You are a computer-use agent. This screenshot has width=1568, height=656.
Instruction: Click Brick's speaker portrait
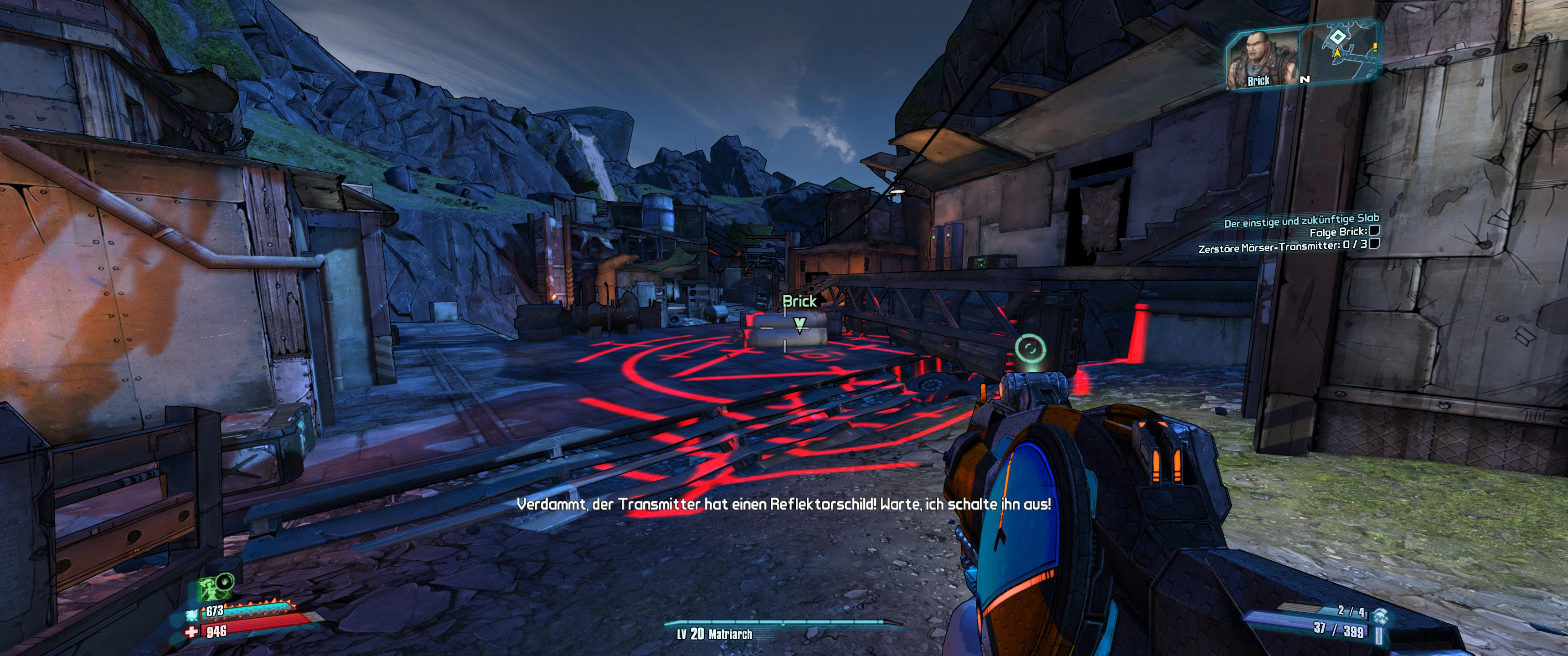coord(1259,59)
